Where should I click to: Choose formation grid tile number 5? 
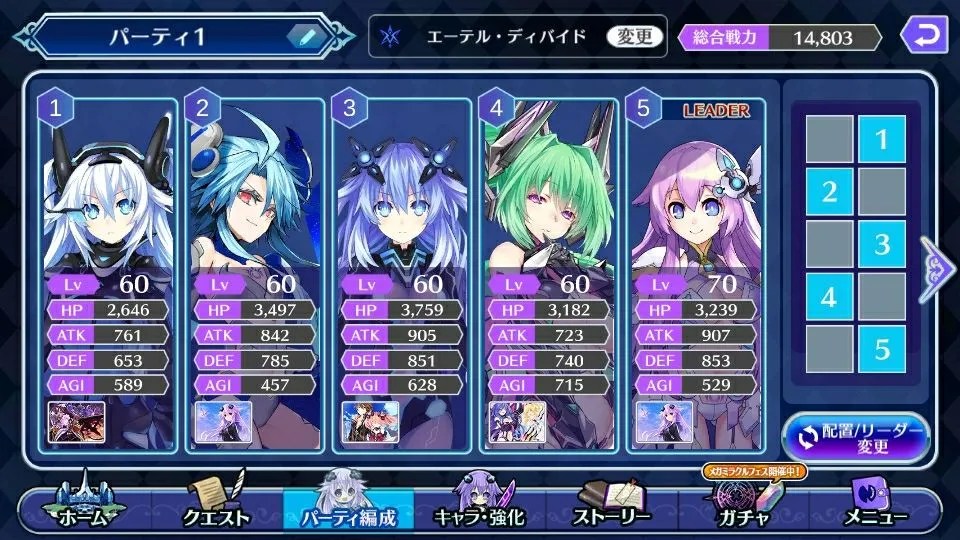click(x=881, y=349)
